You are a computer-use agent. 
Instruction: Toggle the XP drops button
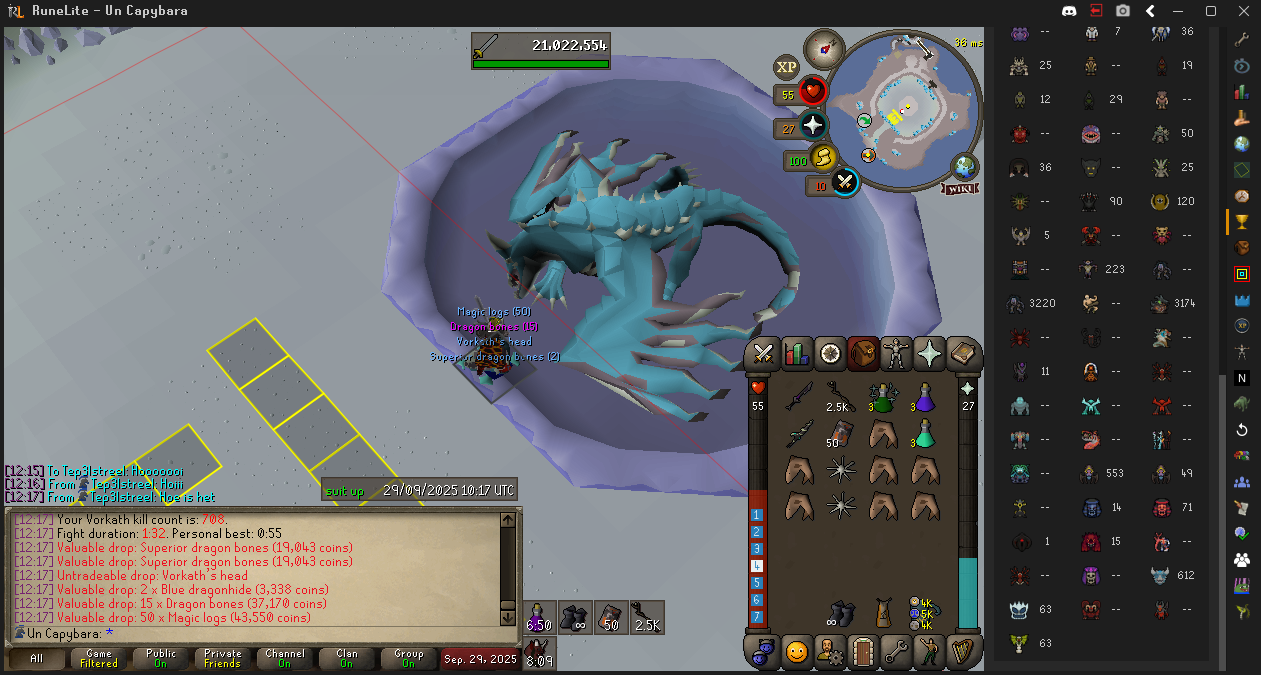786,67
